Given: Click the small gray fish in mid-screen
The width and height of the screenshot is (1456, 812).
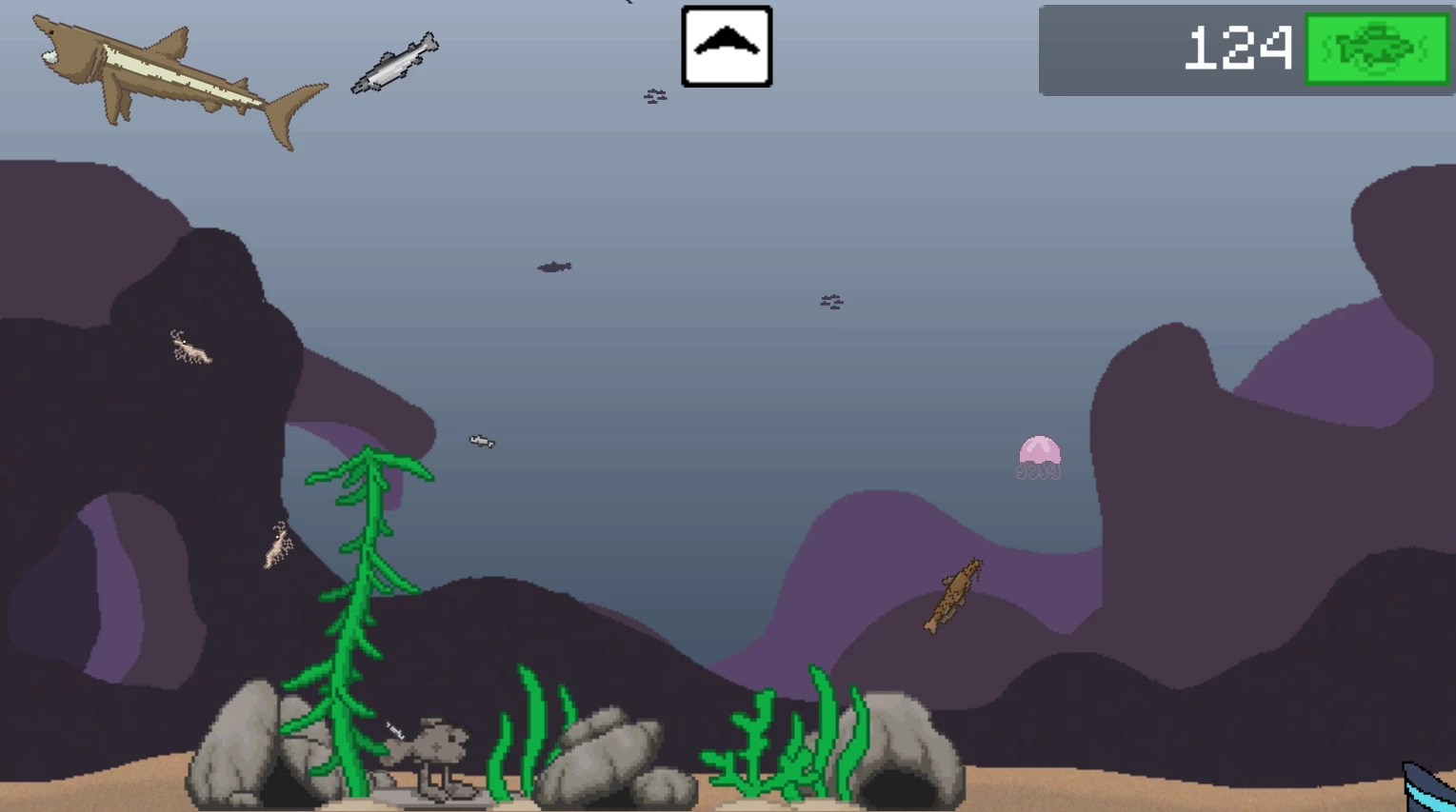Looking at the screenshot, I should [481, 442].
